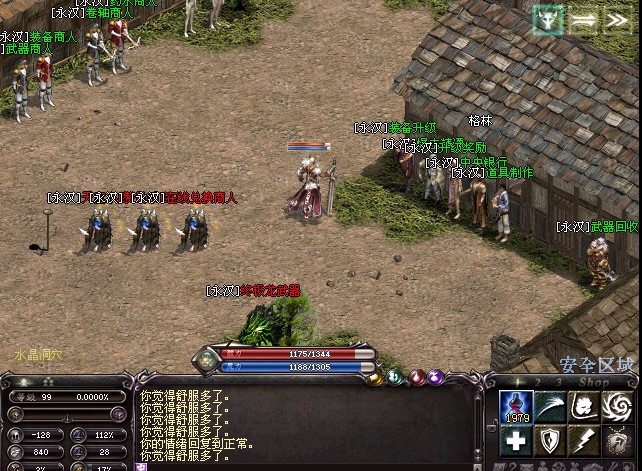Click the purple orb button

click(437, 378)
